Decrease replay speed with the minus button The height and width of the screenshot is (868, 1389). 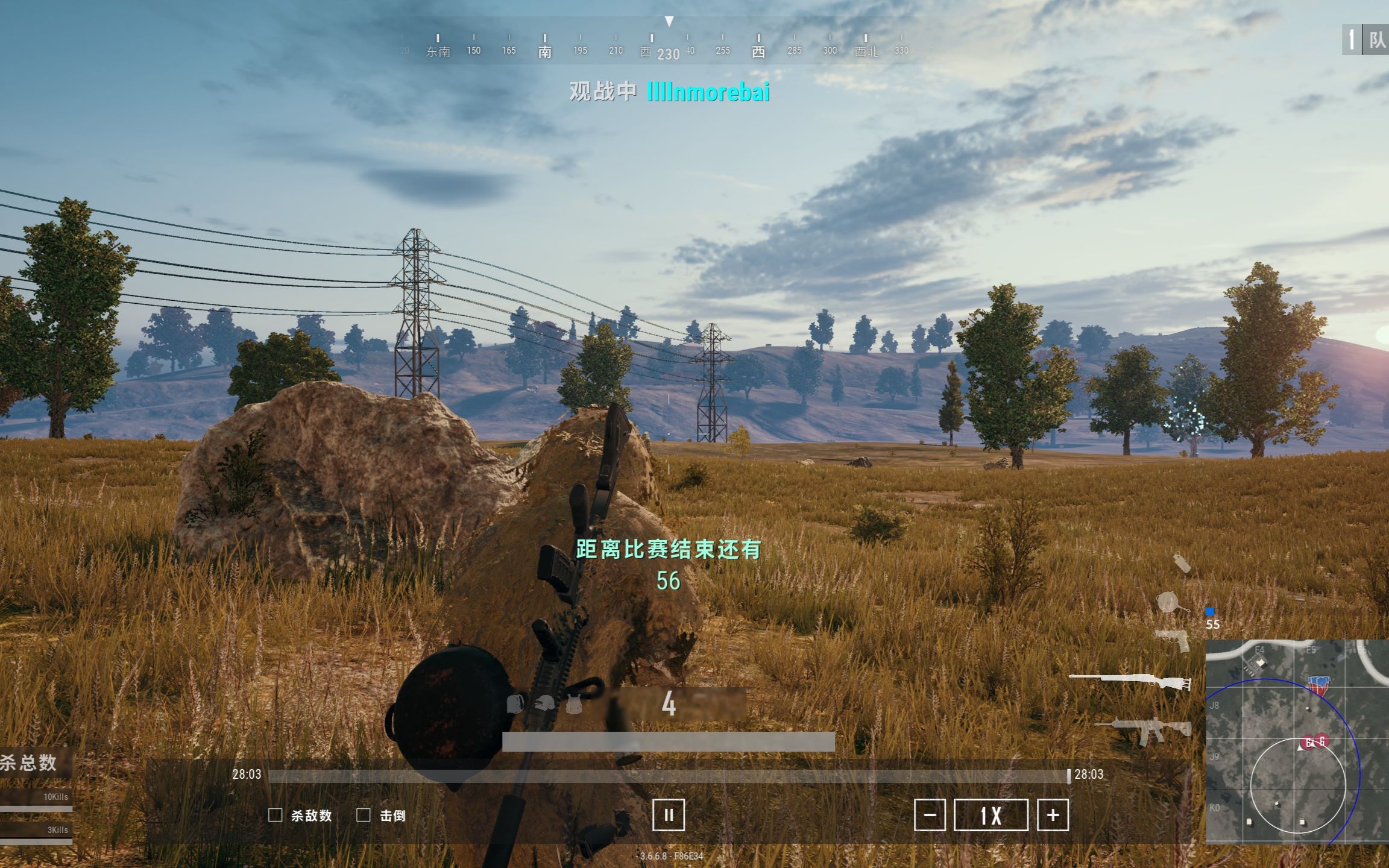[x=930, y=815]
